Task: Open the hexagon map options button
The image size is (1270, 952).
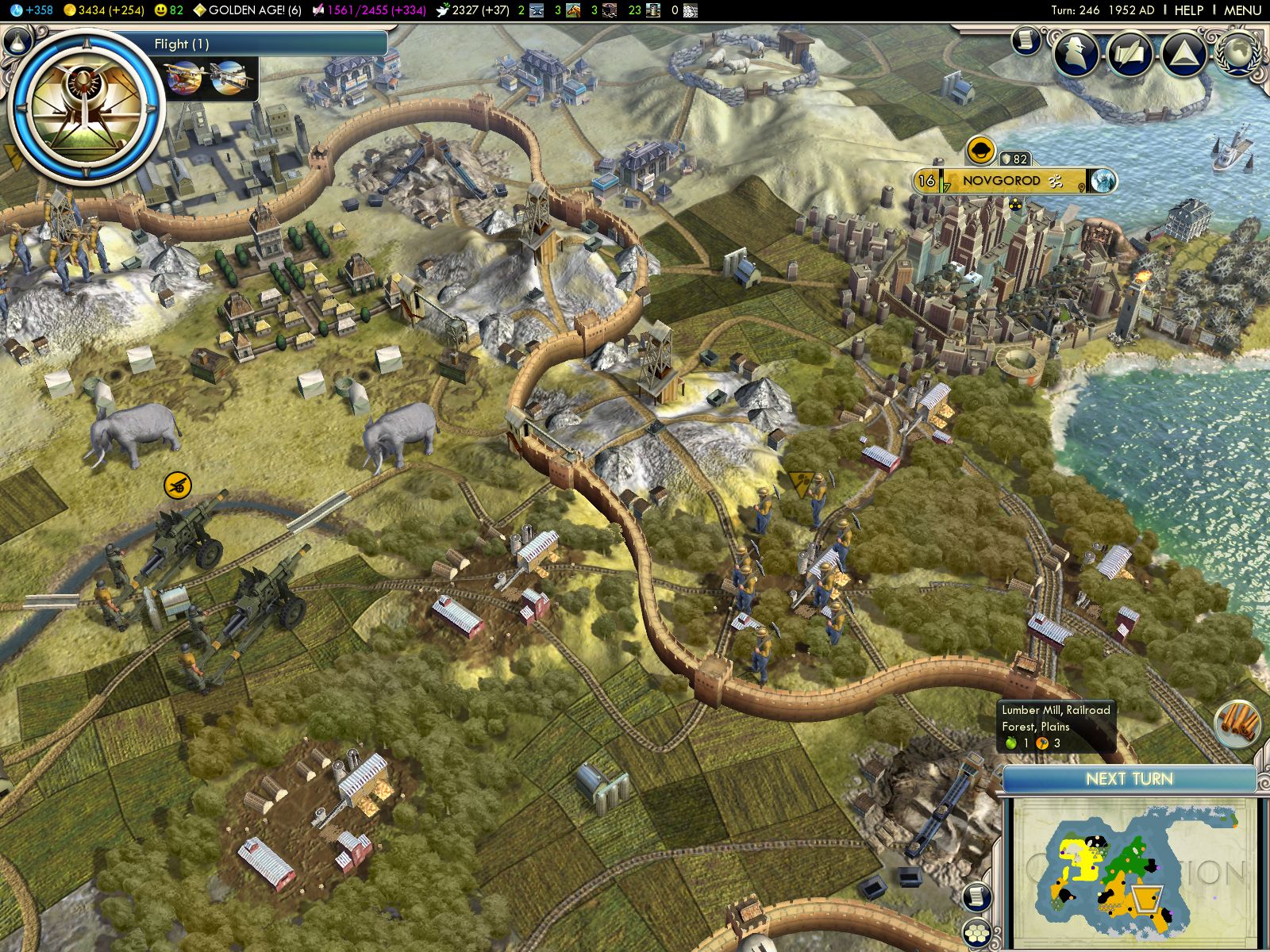Action: click(978, 934)
